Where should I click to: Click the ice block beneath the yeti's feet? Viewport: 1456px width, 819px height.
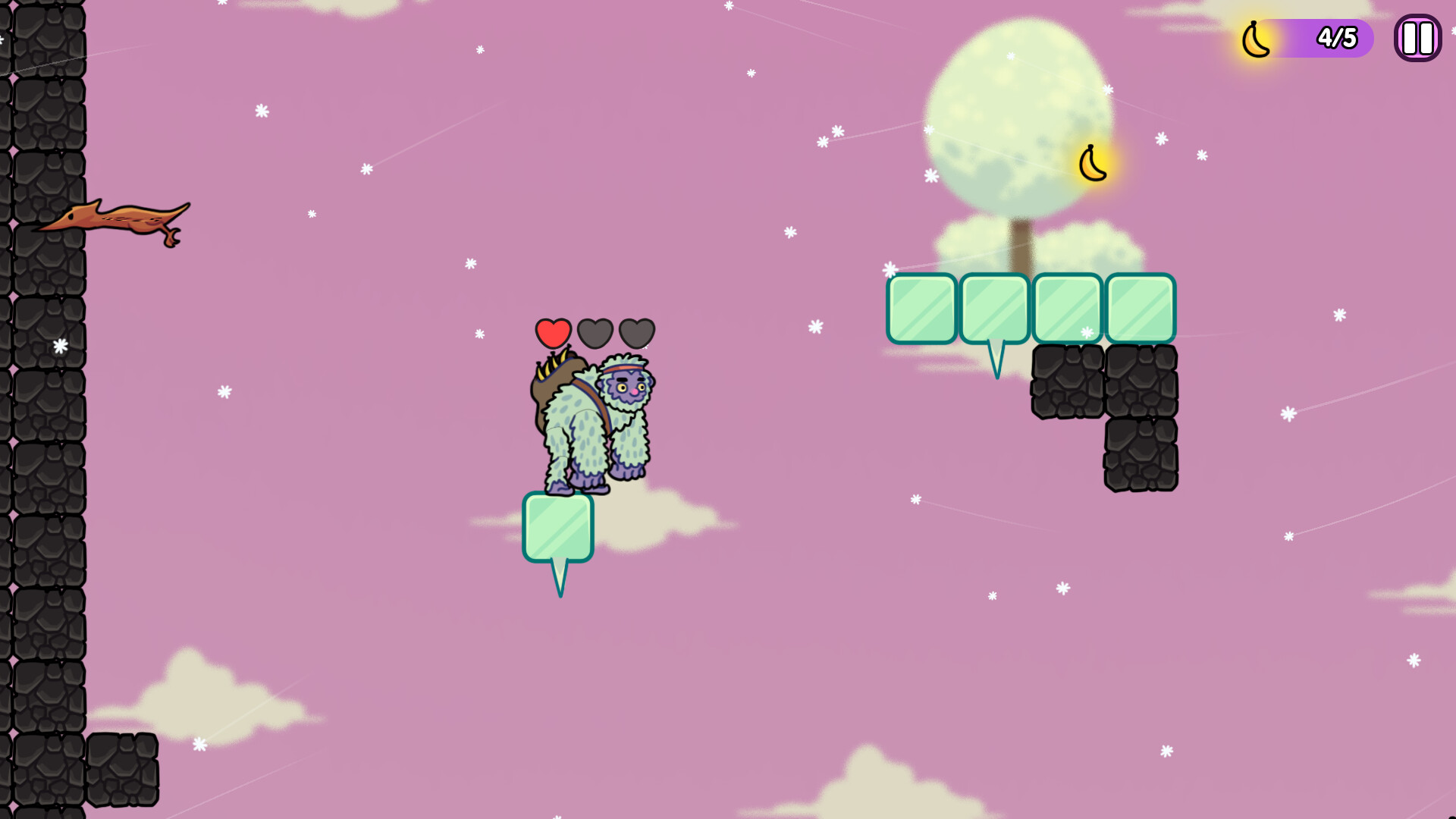coord(559,527)
